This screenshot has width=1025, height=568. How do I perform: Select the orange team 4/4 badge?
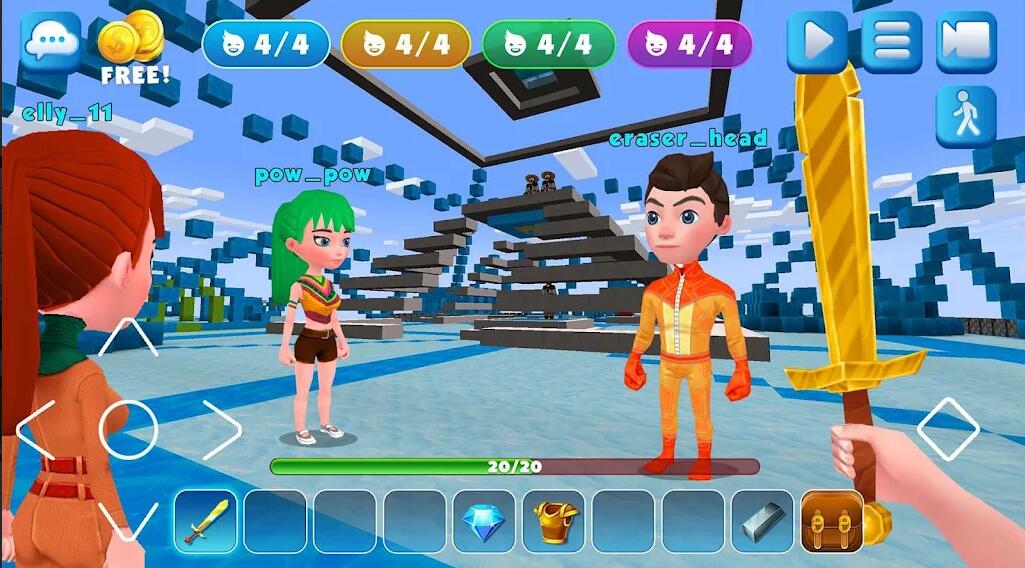[x=405, y=44]
